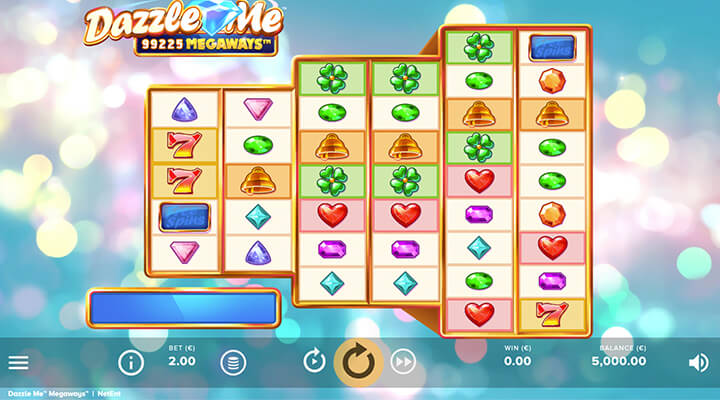
Task: Show the game info paytable
Action: tap(131, 362)
